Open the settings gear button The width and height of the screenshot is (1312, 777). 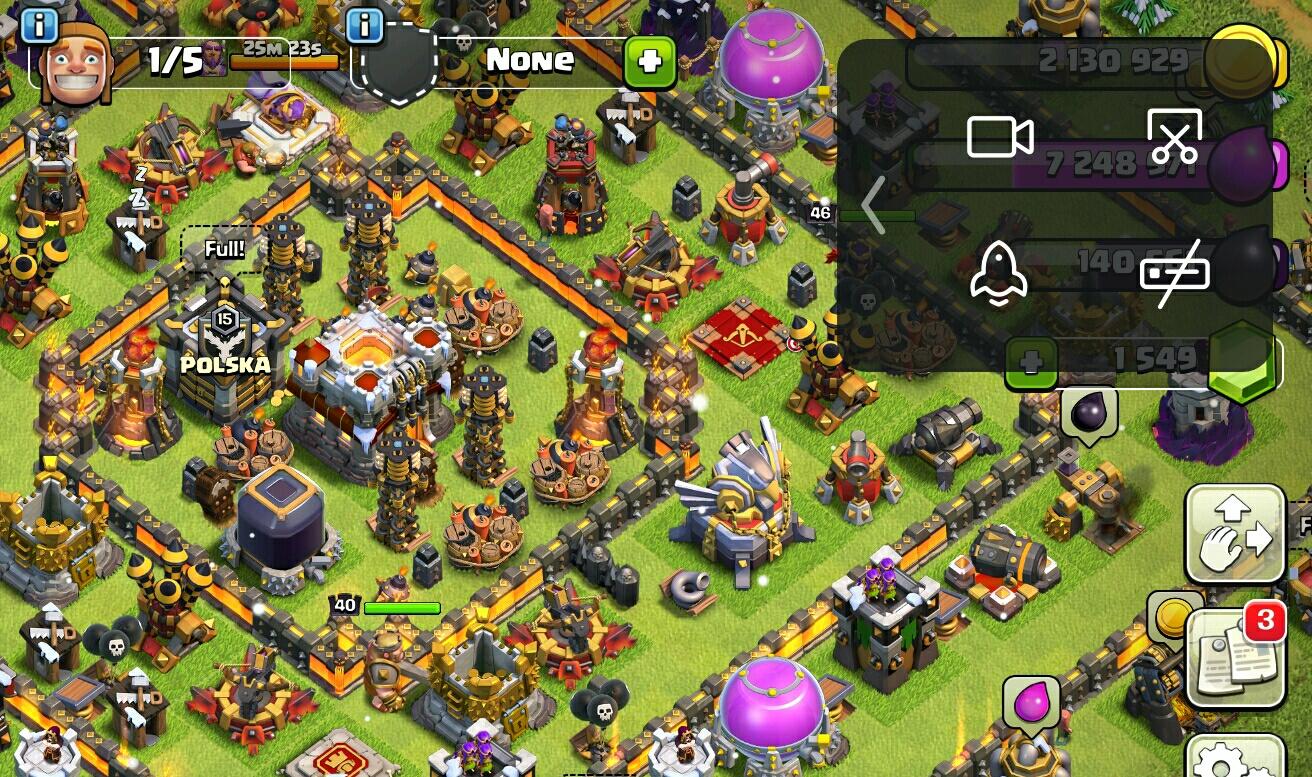tap(1235, 758)
